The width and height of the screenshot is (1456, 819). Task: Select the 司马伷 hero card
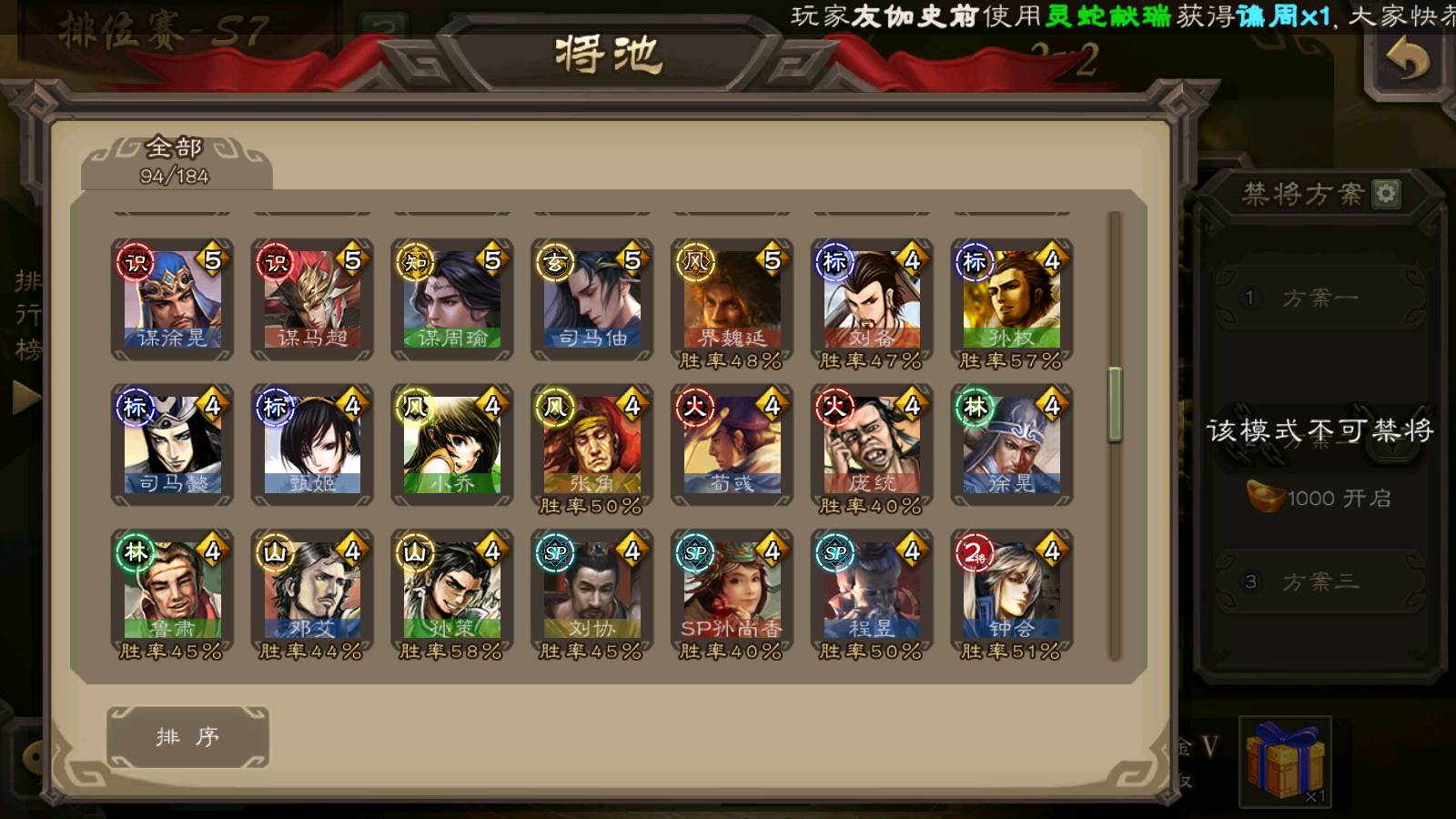[592, 299]
